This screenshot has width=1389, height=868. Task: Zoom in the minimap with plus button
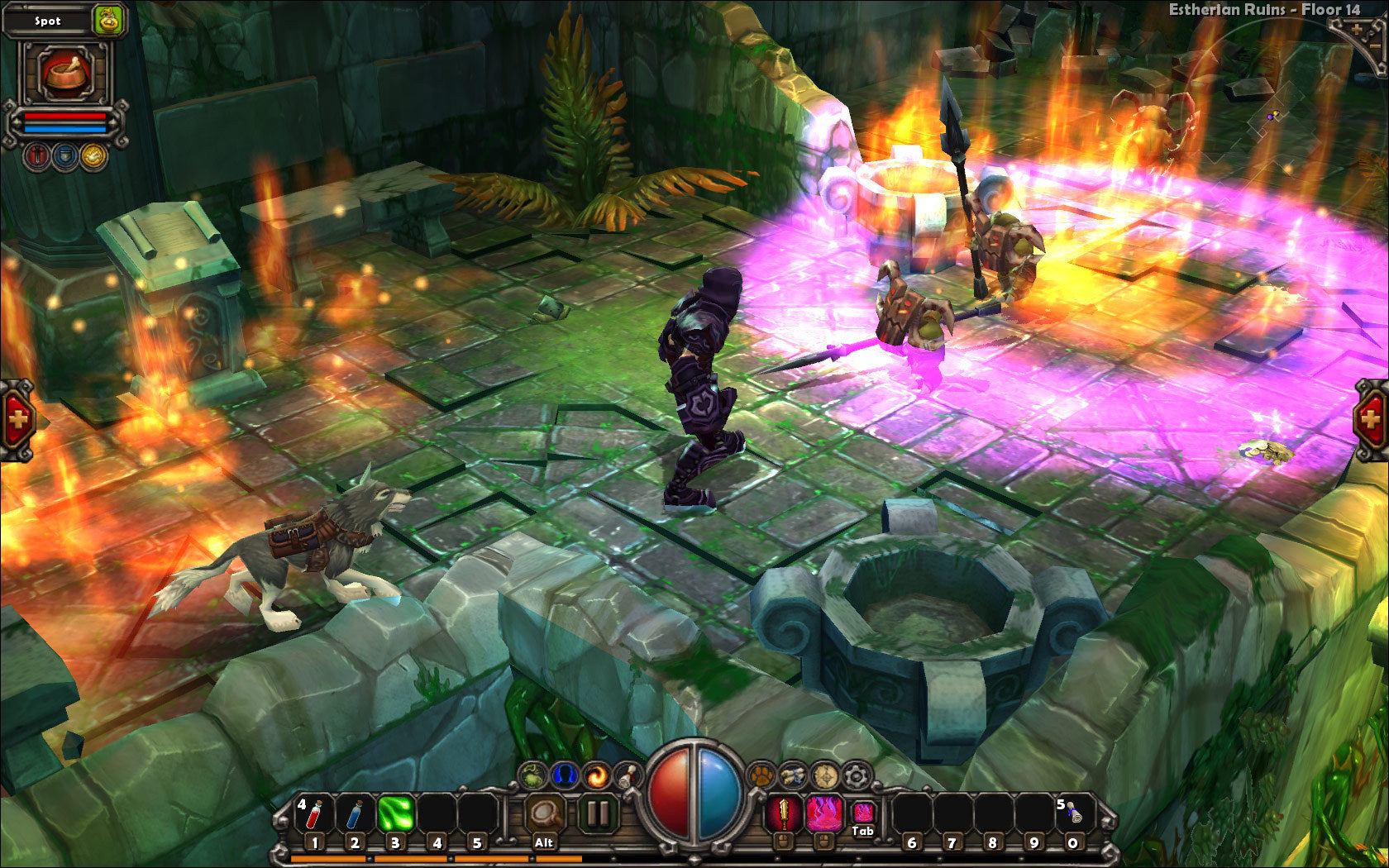[x=1357, y=30]
